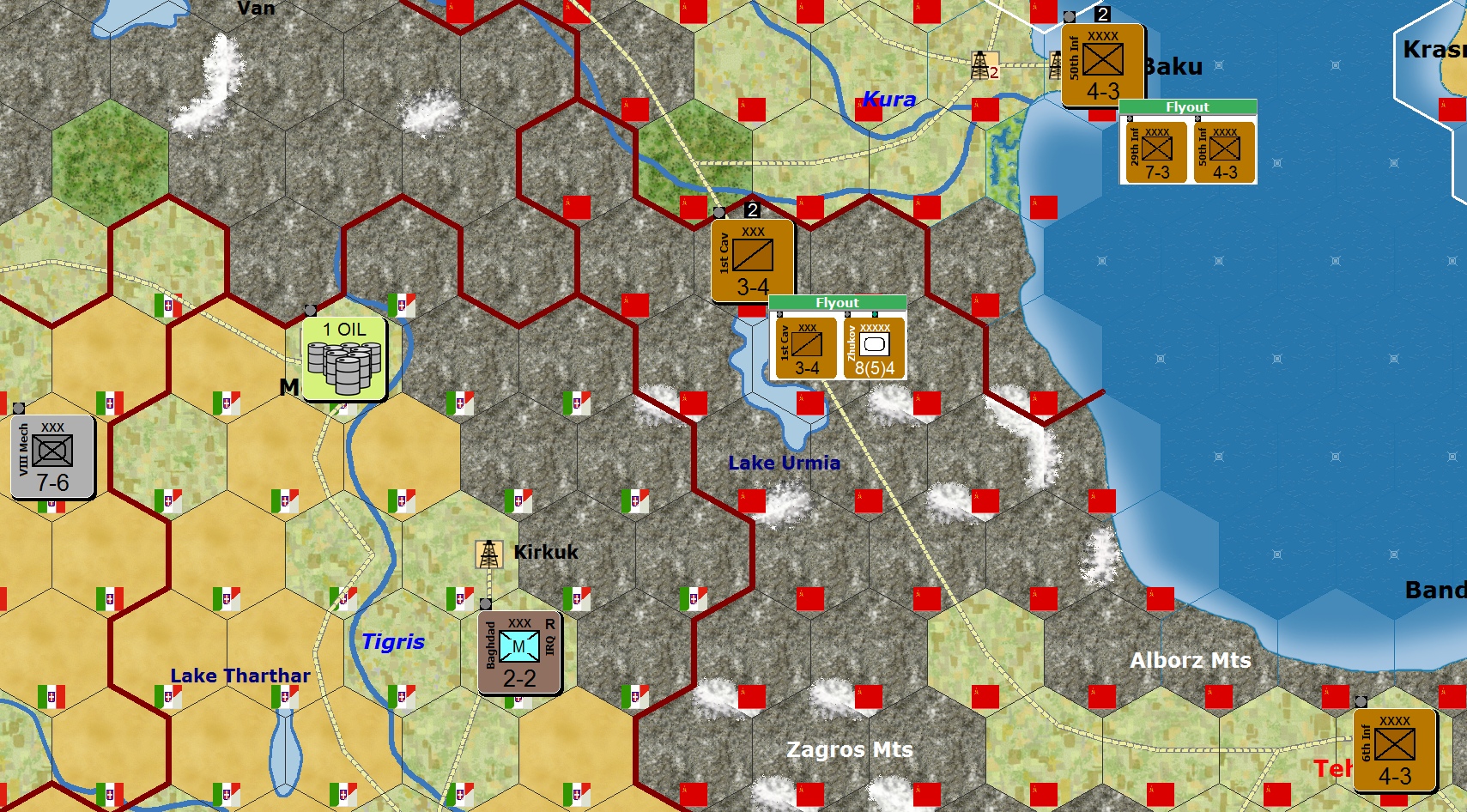This screenshot has width=1467, height=812.
Task: Click the 1st Cav counter inside the Flyout panel
Action: [x=804, y=347]
